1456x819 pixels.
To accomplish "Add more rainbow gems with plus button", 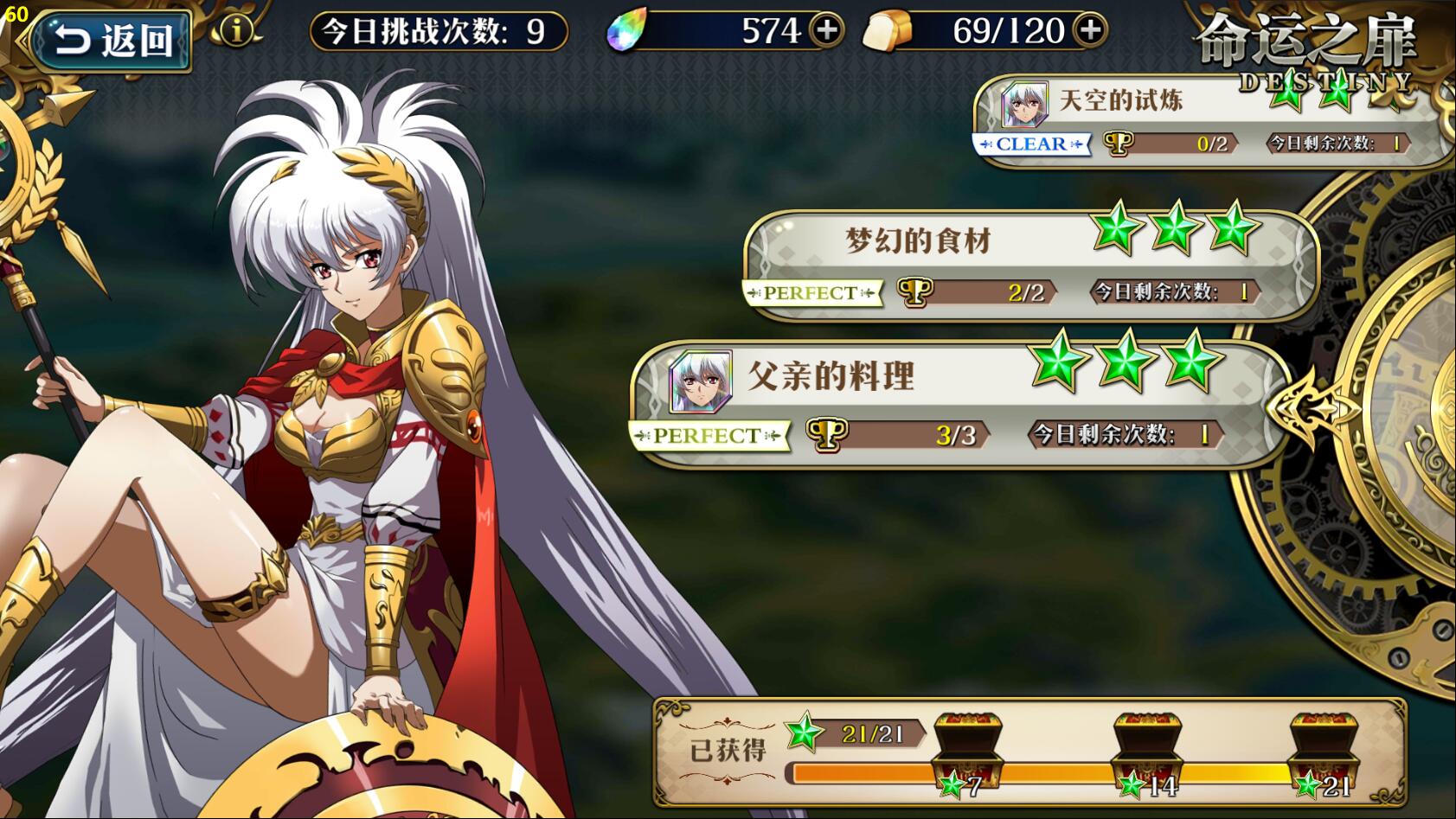I will pos(827,31).
